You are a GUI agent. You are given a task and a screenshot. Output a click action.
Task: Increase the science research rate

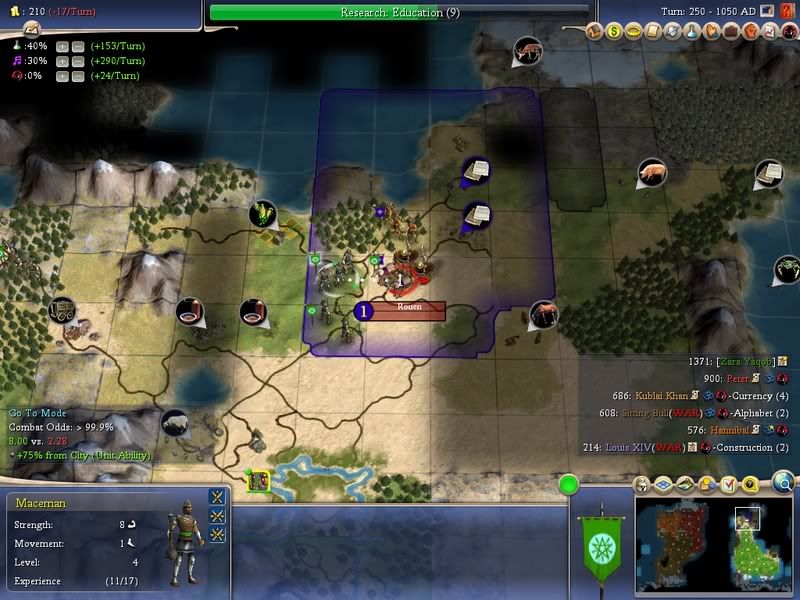click(x=61, y=45)
